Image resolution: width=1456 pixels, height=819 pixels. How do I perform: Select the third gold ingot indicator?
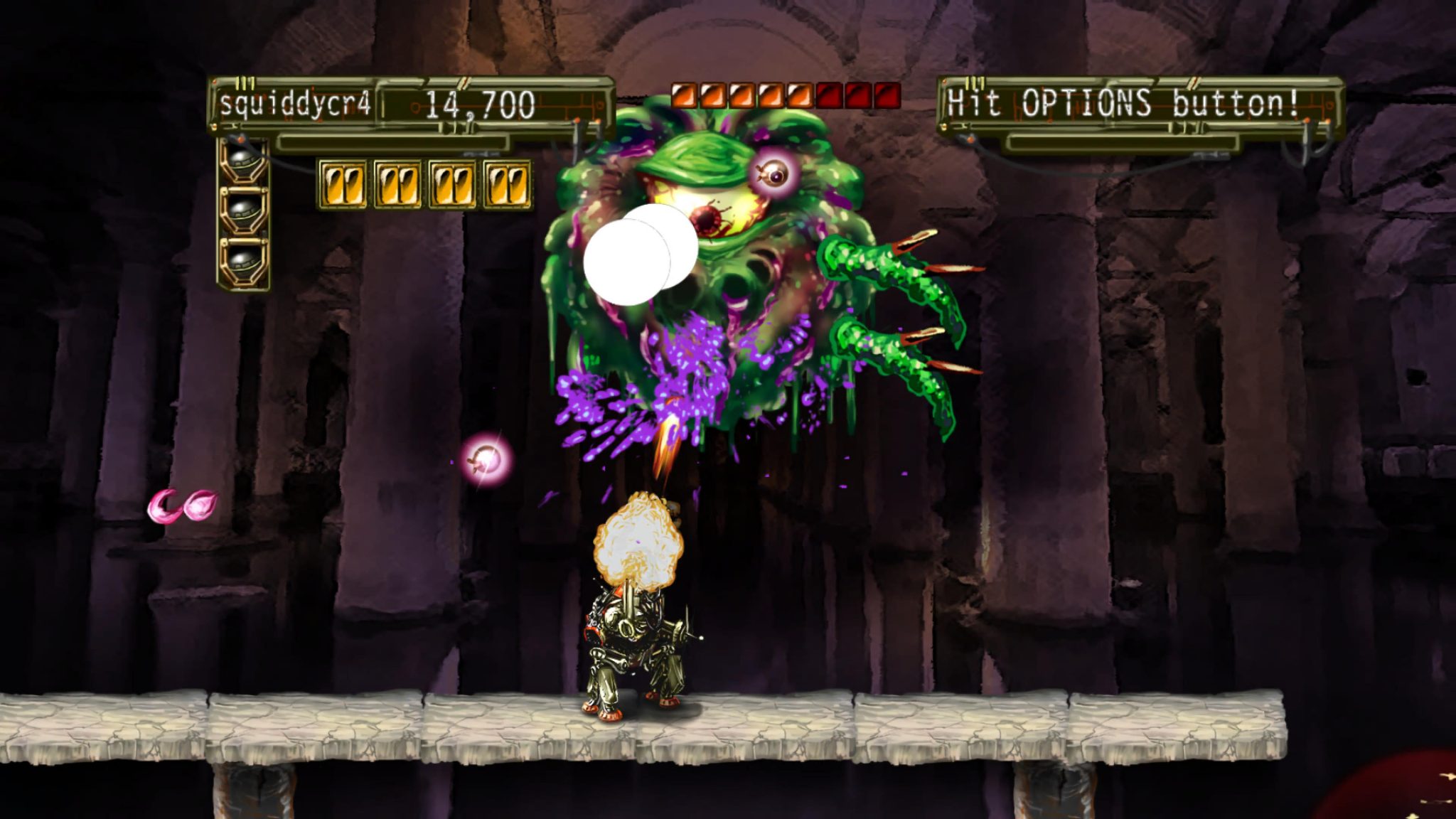click(451, 183)
